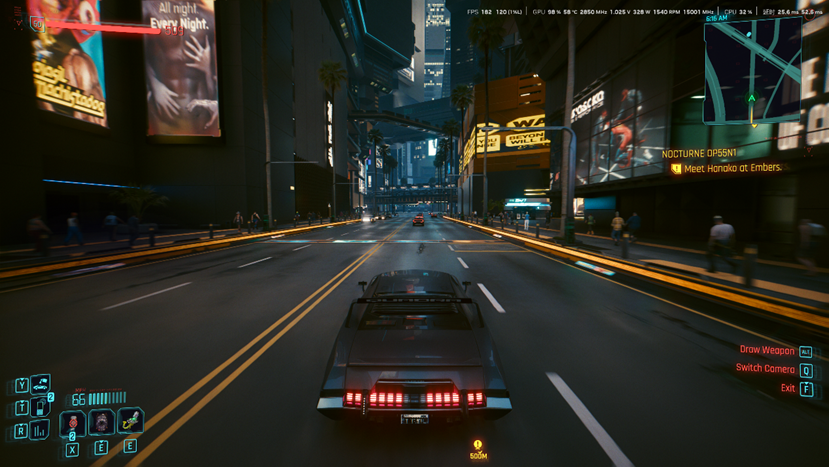
Task: Select the radio equalizer bars icon
Action: click(x=41, y=430)
